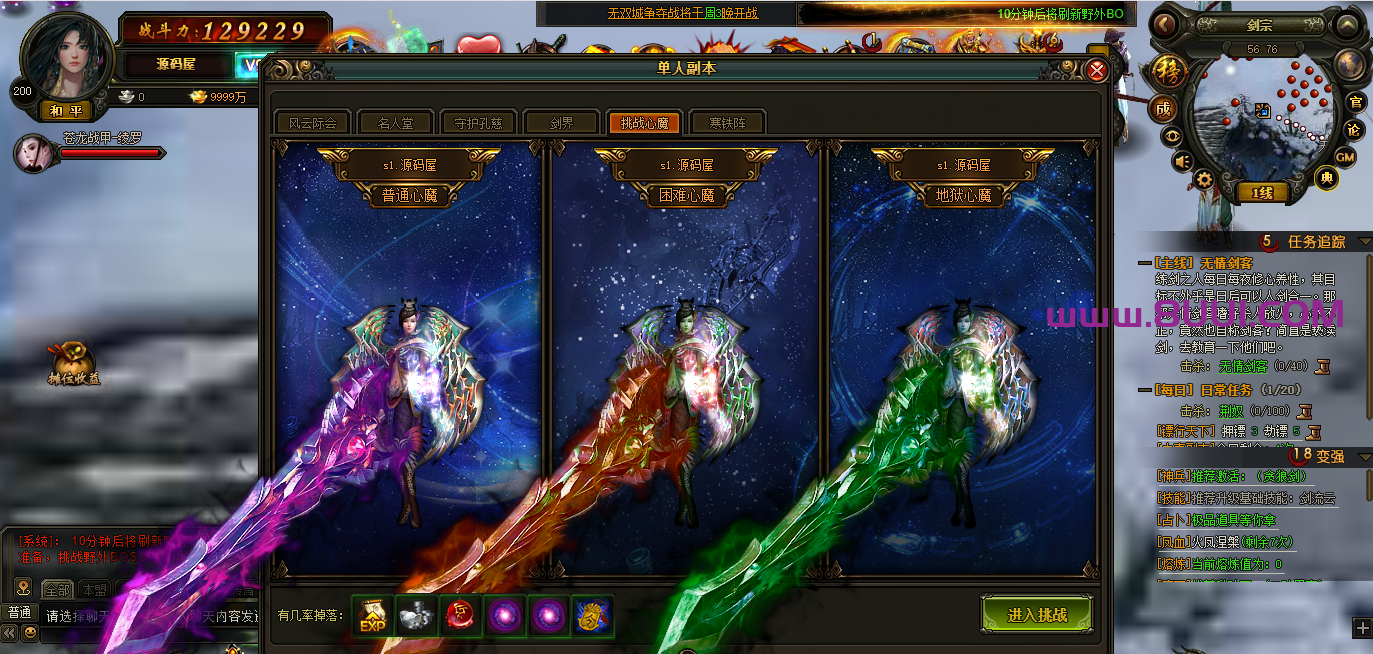Open the chat emoji smiley picker
1373x654 pixels.
click(x=31, y=633)
